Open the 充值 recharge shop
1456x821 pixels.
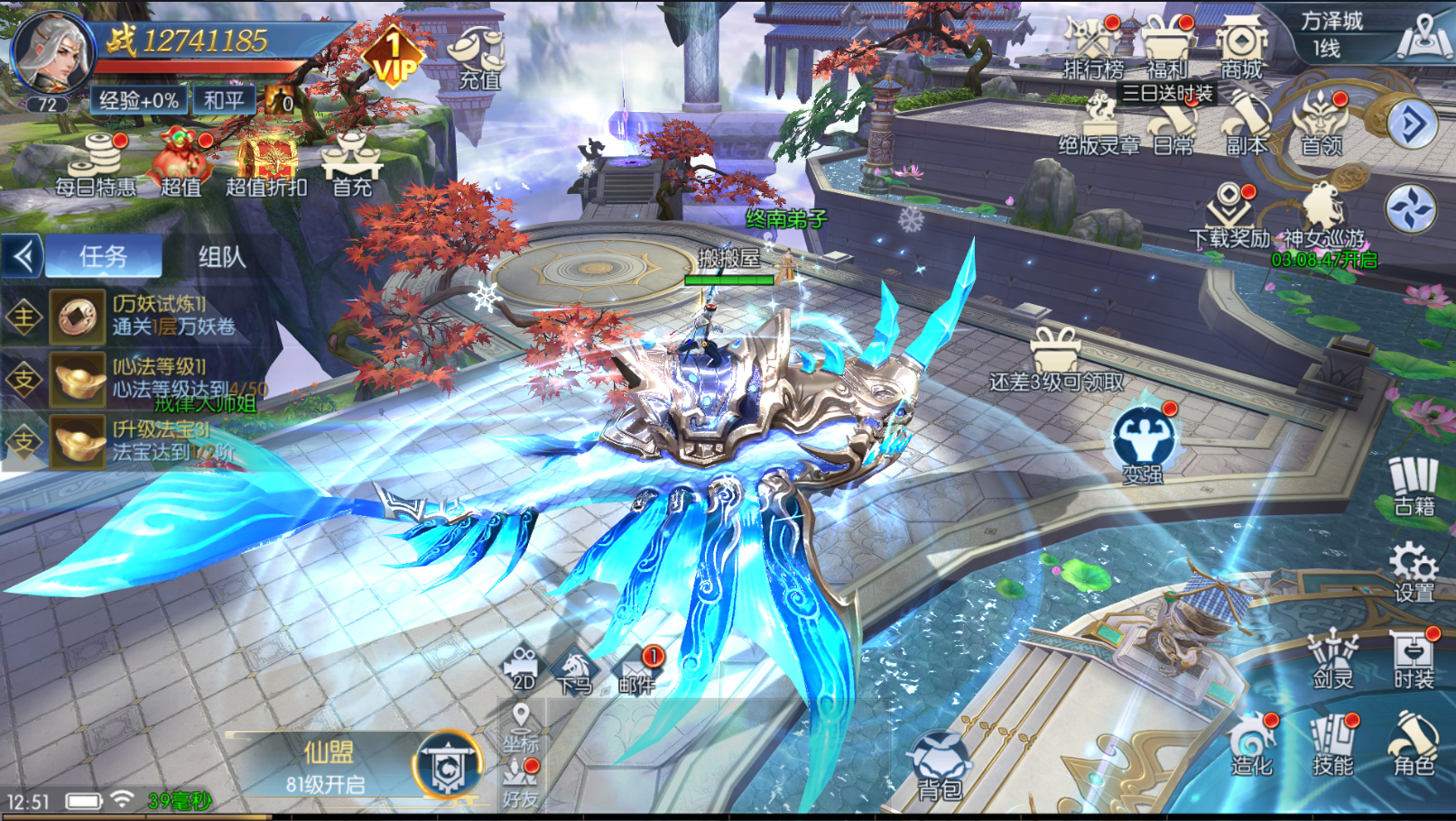[478, 57]
